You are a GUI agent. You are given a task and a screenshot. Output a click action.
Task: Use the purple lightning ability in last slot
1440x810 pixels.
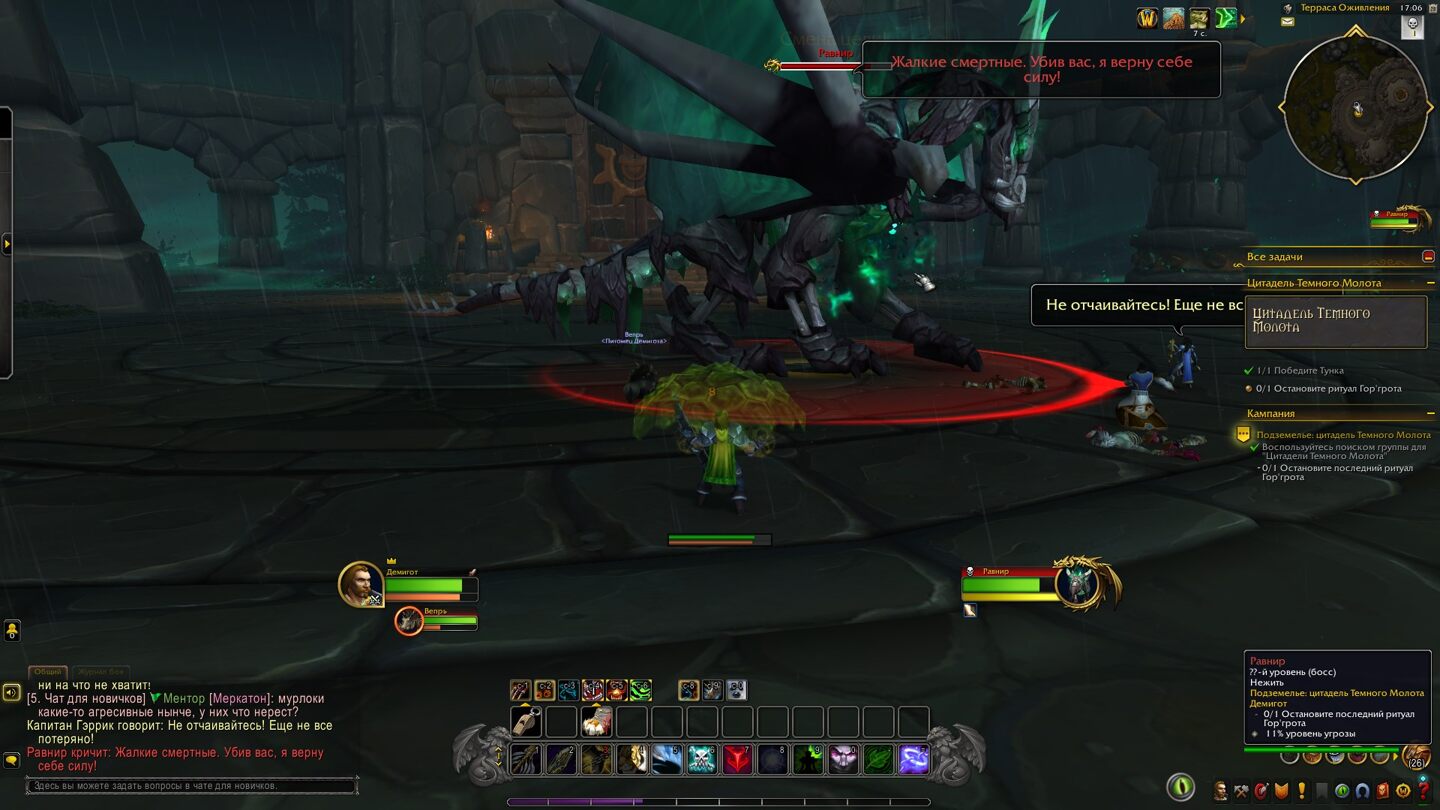[913, 760]
